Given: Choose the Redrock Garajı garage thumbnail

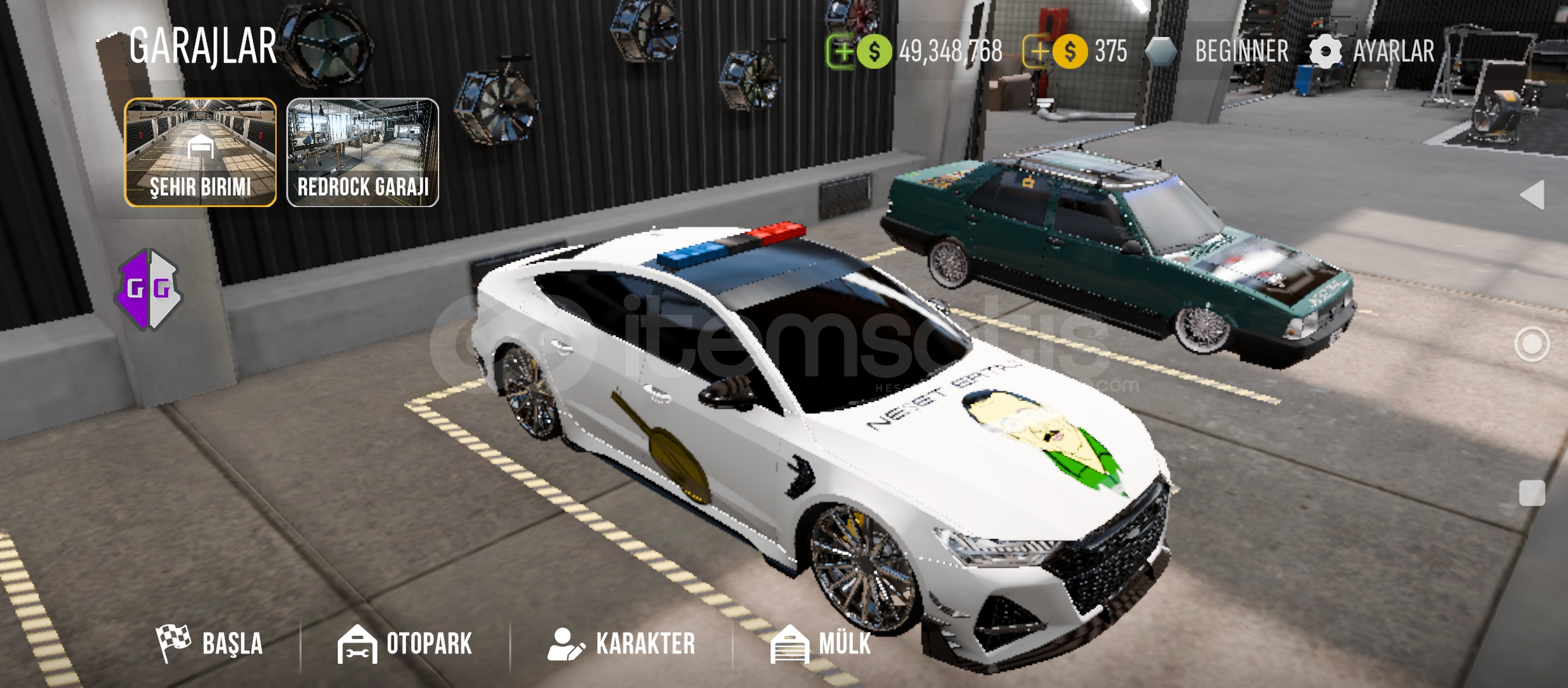Looking at the screenshot, I should [x=363, y=152].
